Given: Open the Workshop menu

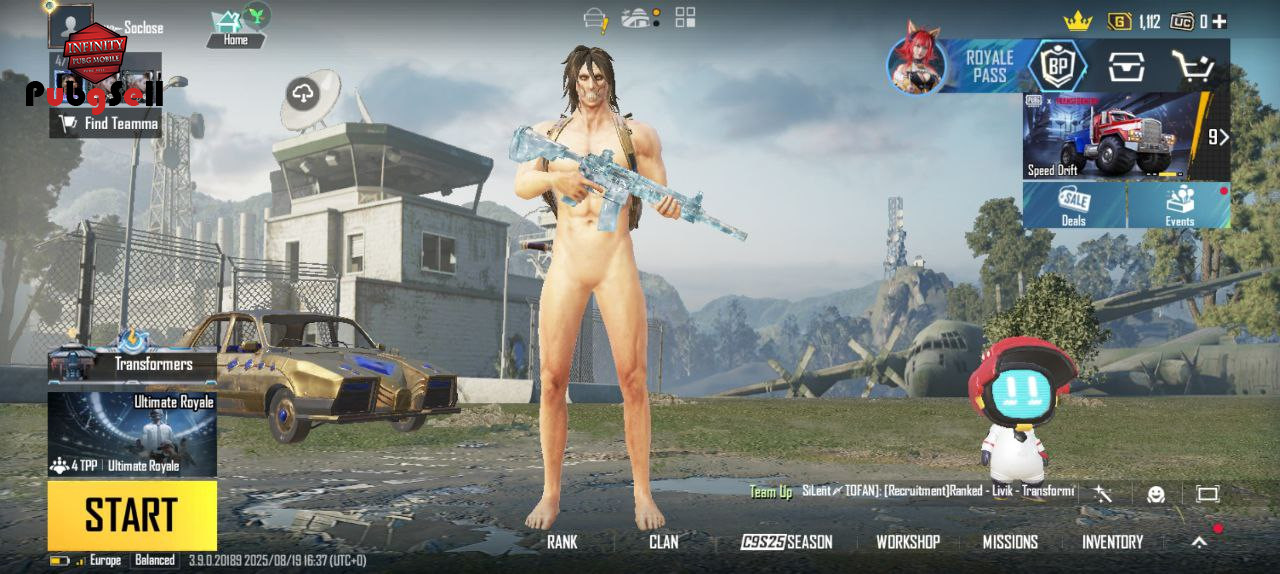Looking at the screenshot, I should click(x=908, y=542).
